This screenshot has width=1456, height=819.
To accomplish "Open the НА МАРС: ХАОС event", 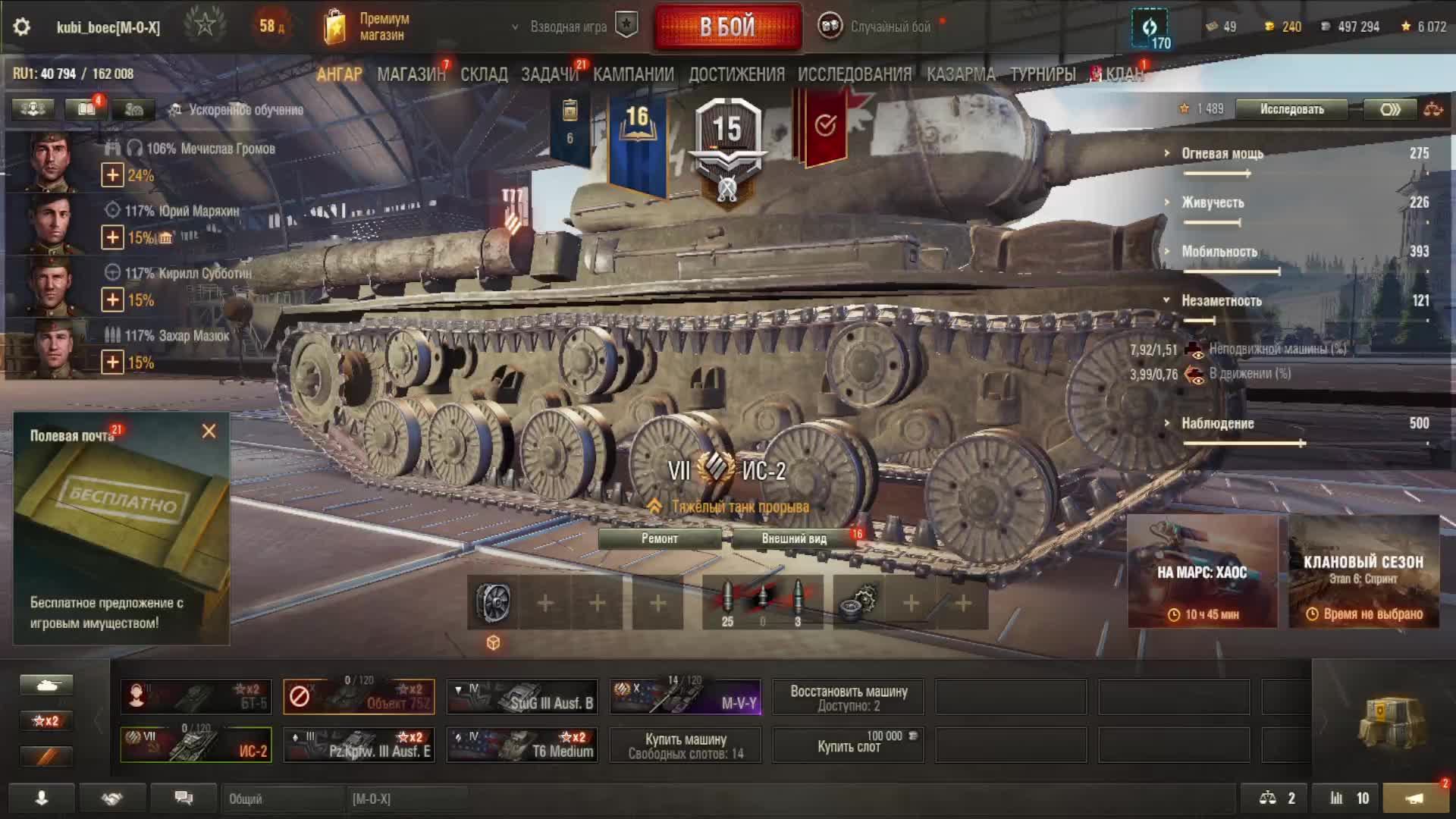I will click(1202, 573).
